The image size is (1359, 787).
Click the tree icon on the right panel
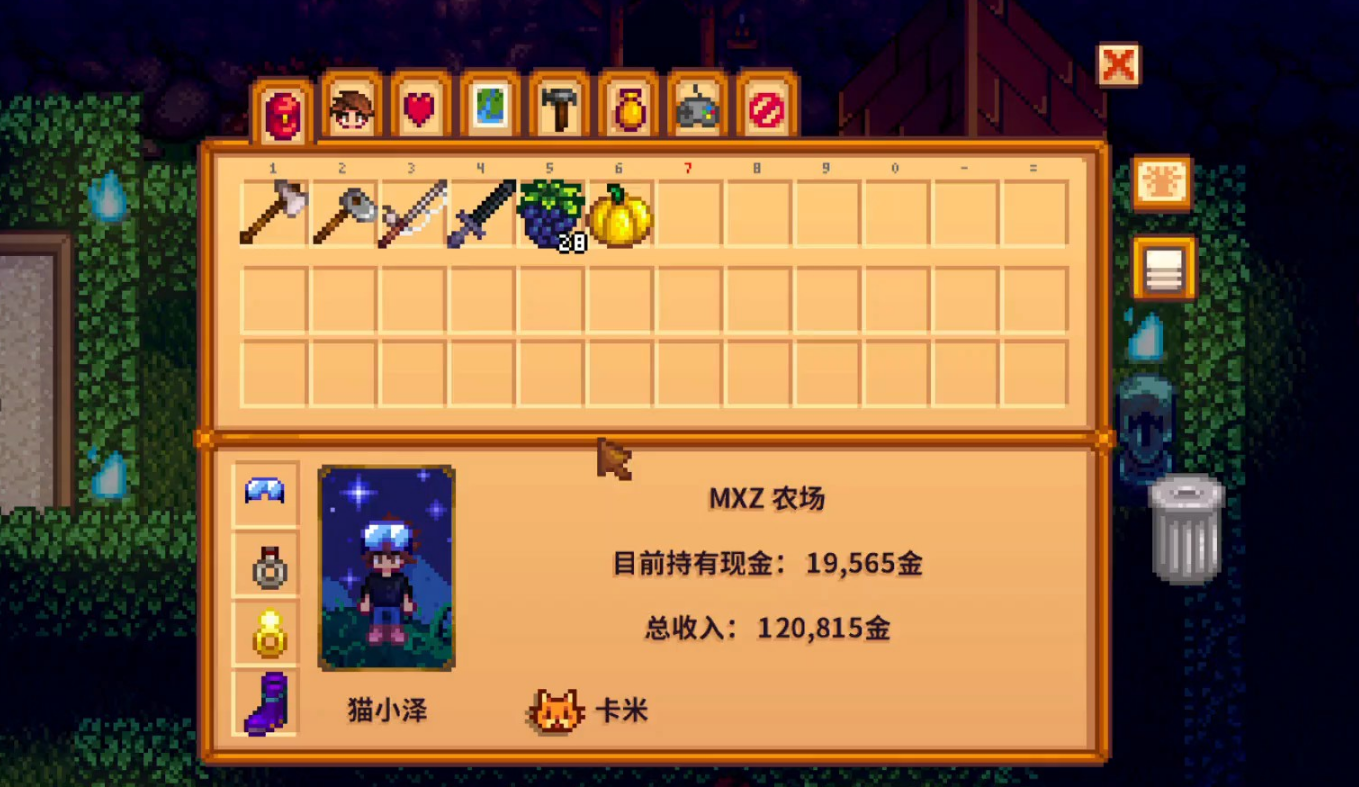point(1163,183)
